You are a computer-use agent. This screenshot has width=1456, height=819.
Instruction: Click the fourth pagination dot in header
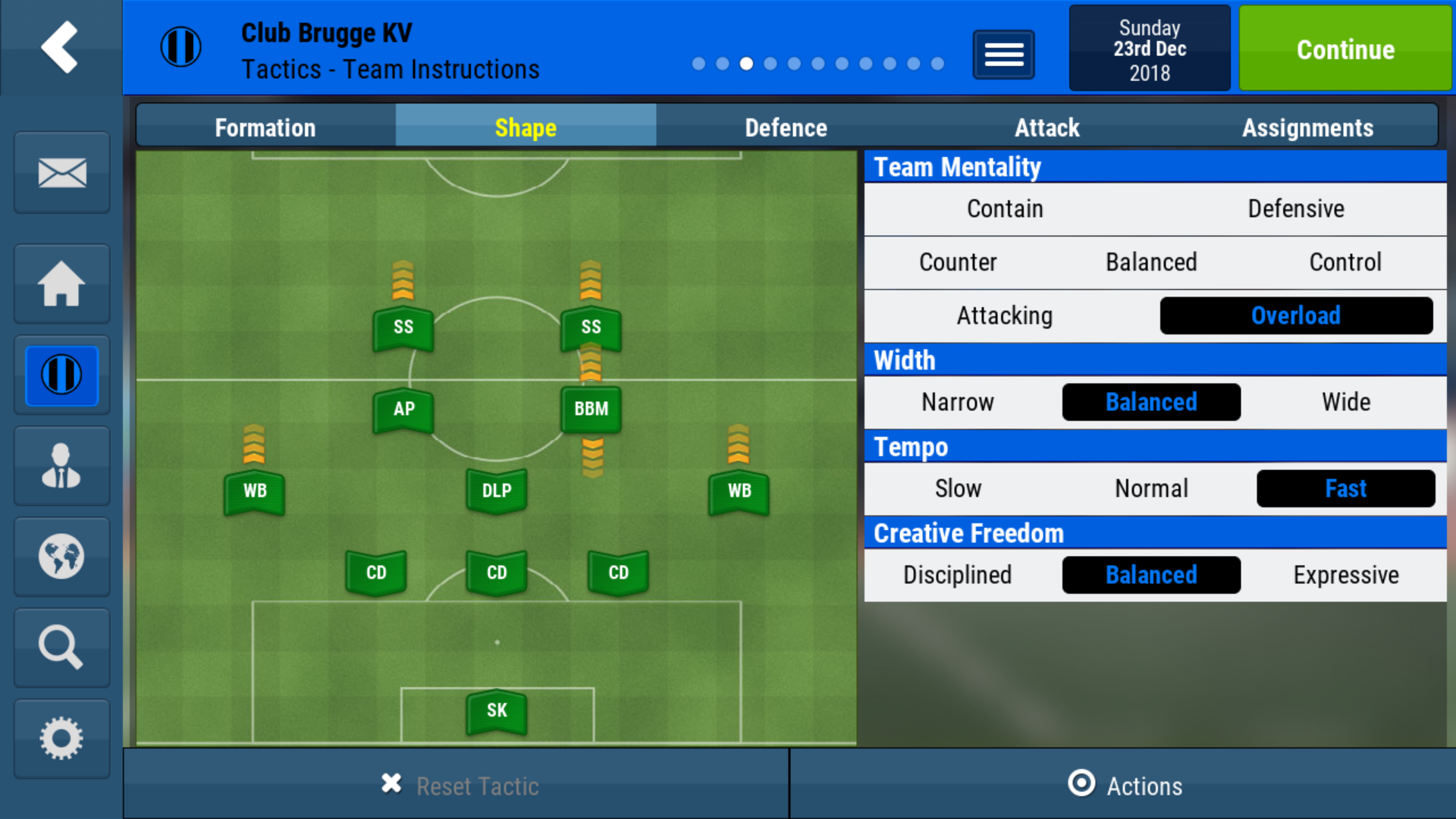(770, 64)
